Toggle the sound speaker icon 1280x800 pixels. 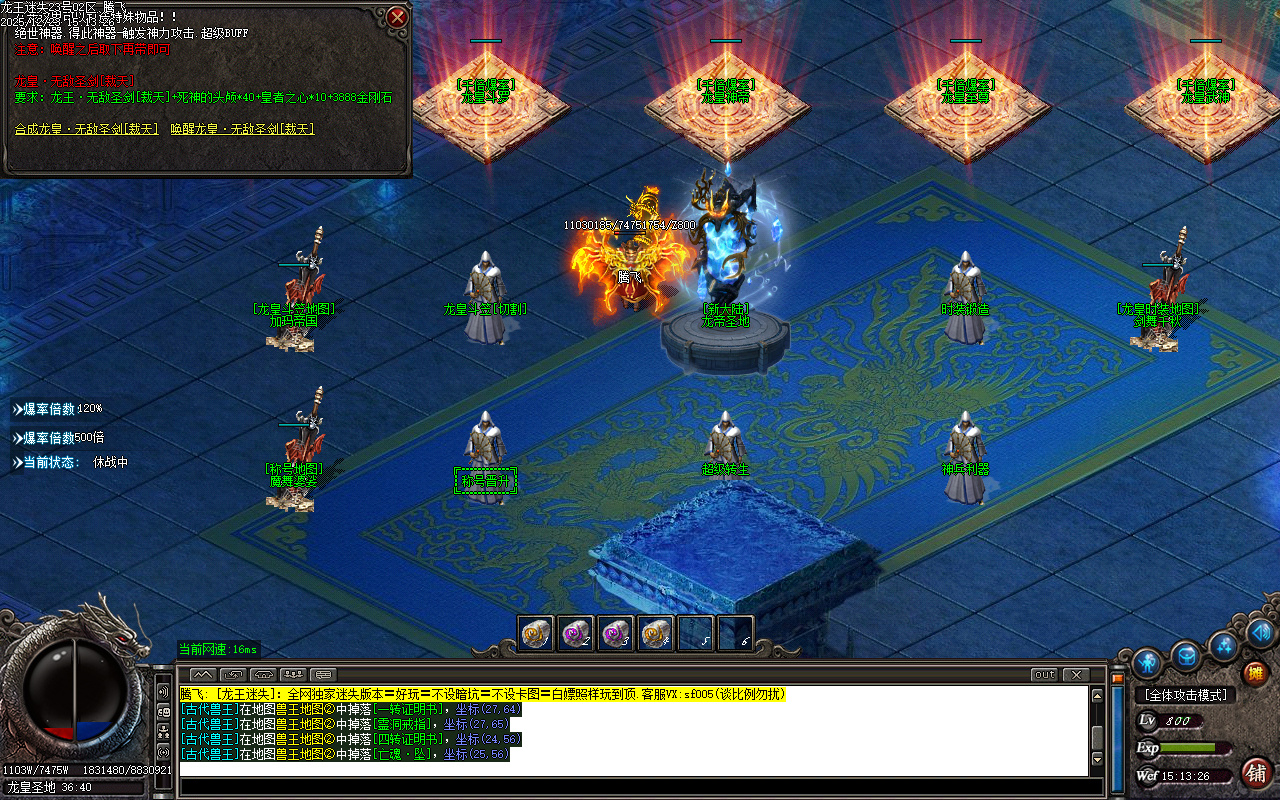coord(1260,632)
